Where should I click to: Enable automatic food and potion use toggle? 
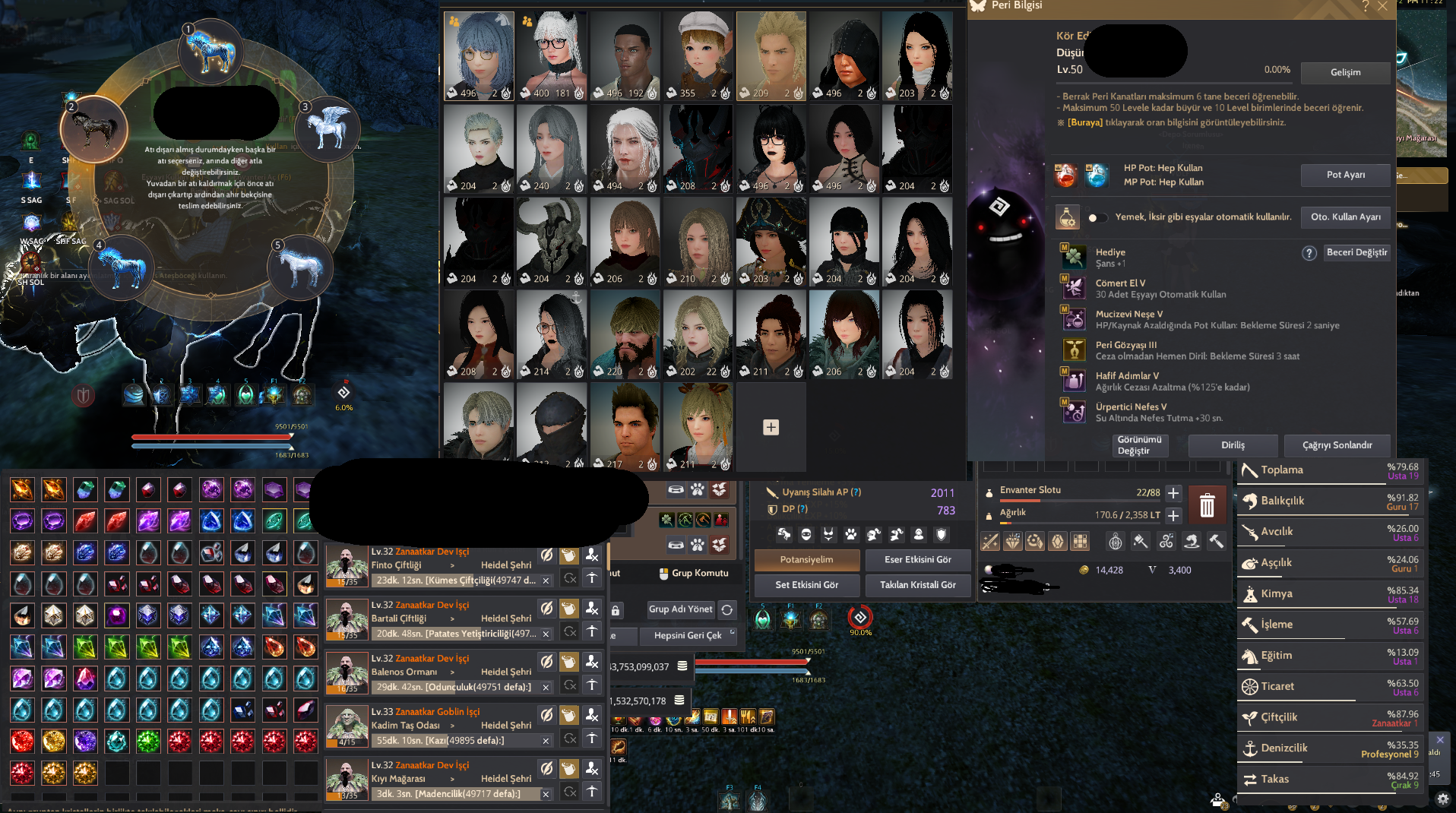coord(1097,217)
